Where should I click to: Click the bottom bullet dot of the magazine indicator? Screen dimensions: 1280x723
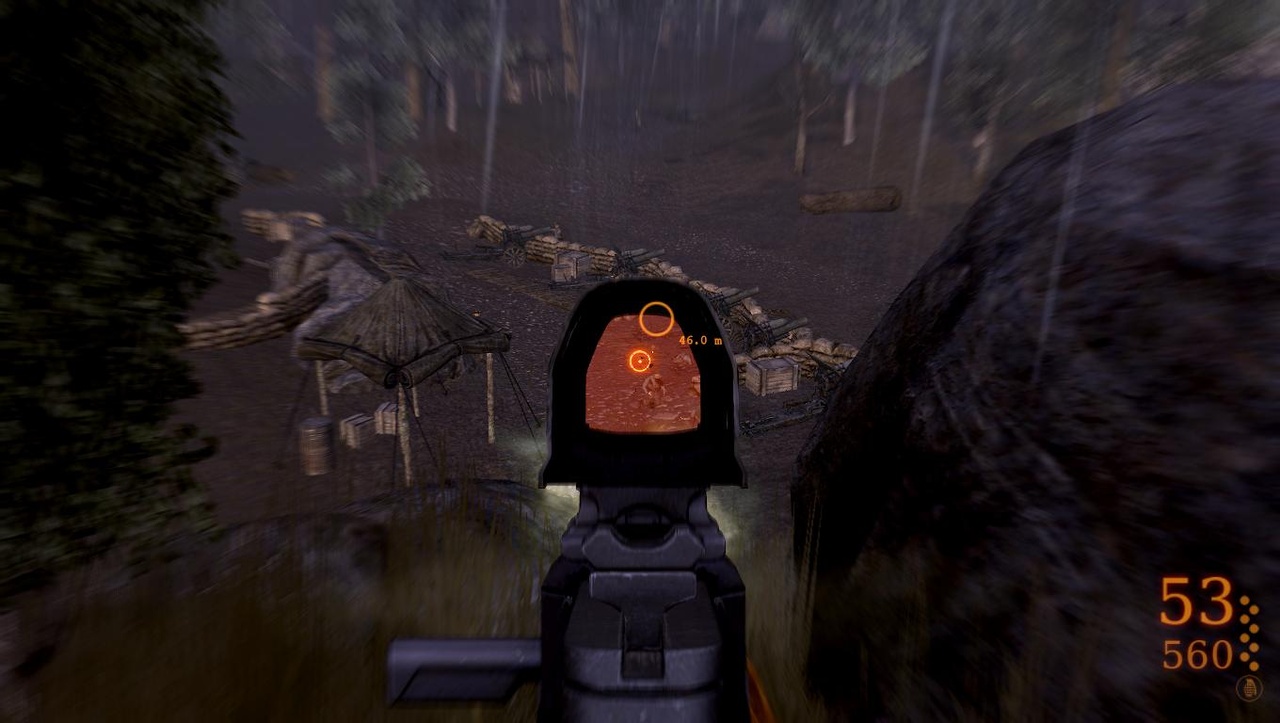click(x=1253, y=666)
